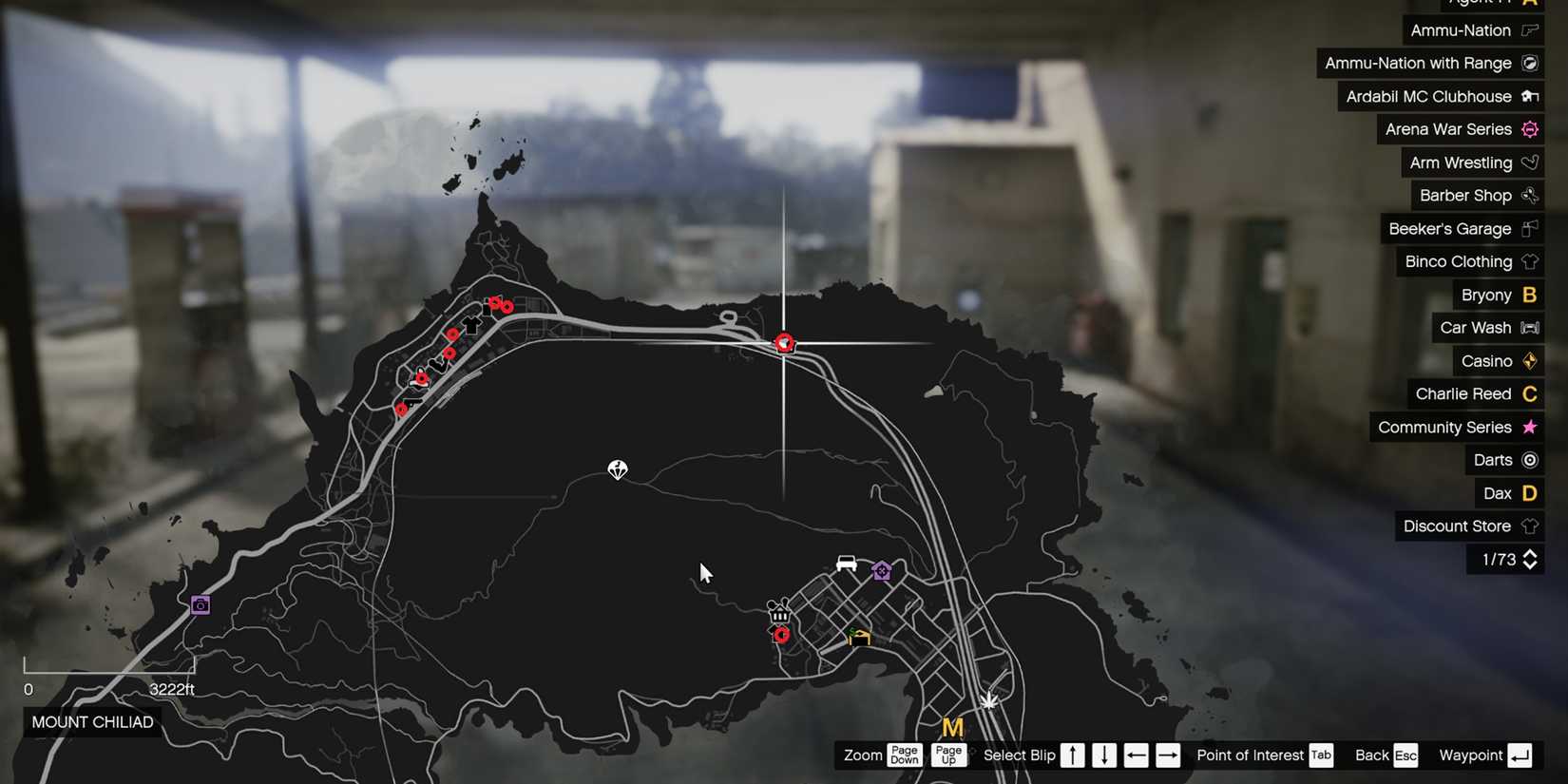Open the Beeker's Garage legend entry

[1449, 228]
